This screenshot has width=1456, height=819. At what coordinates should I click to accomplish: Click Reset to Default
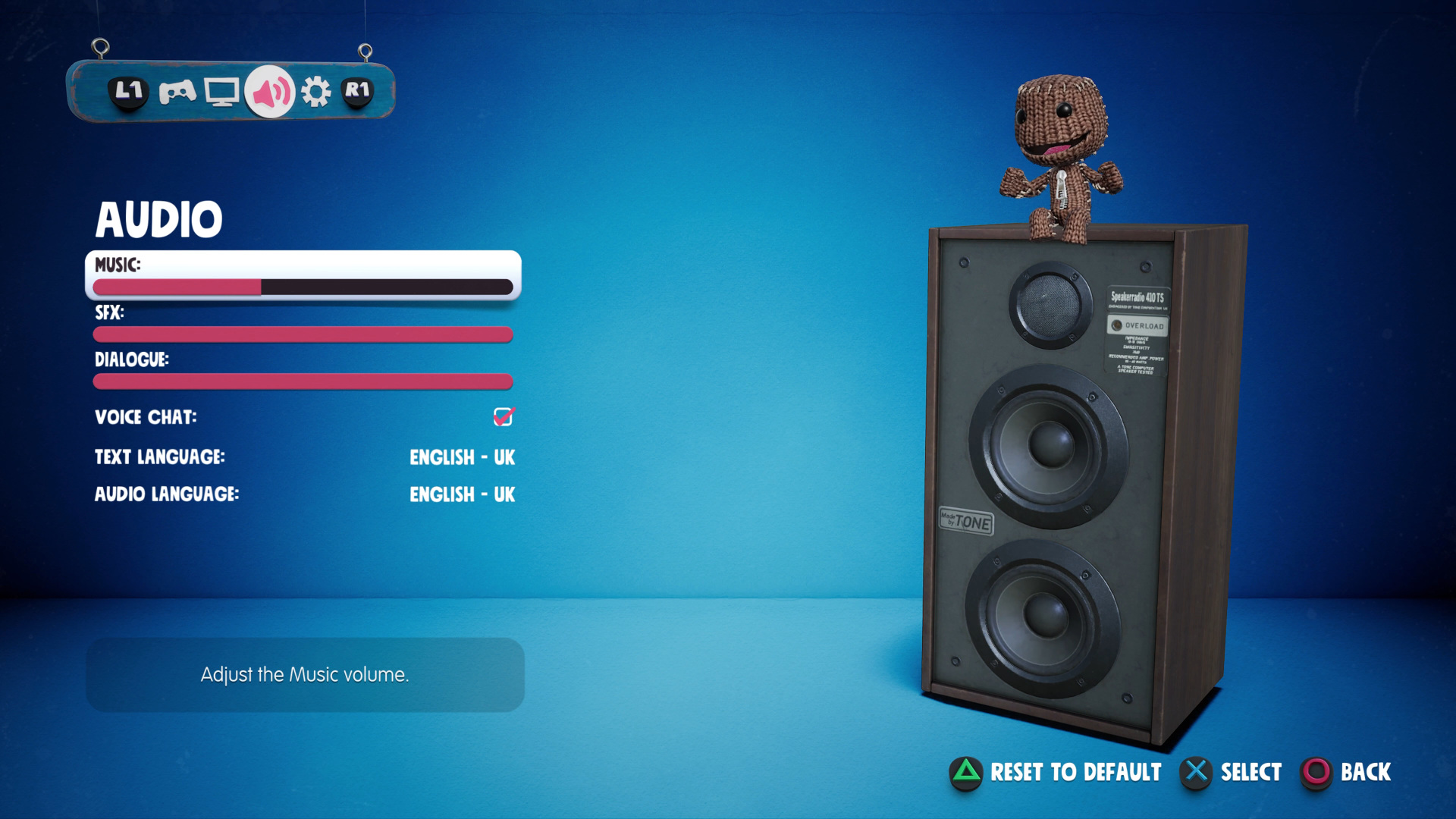pos(1056,772)
